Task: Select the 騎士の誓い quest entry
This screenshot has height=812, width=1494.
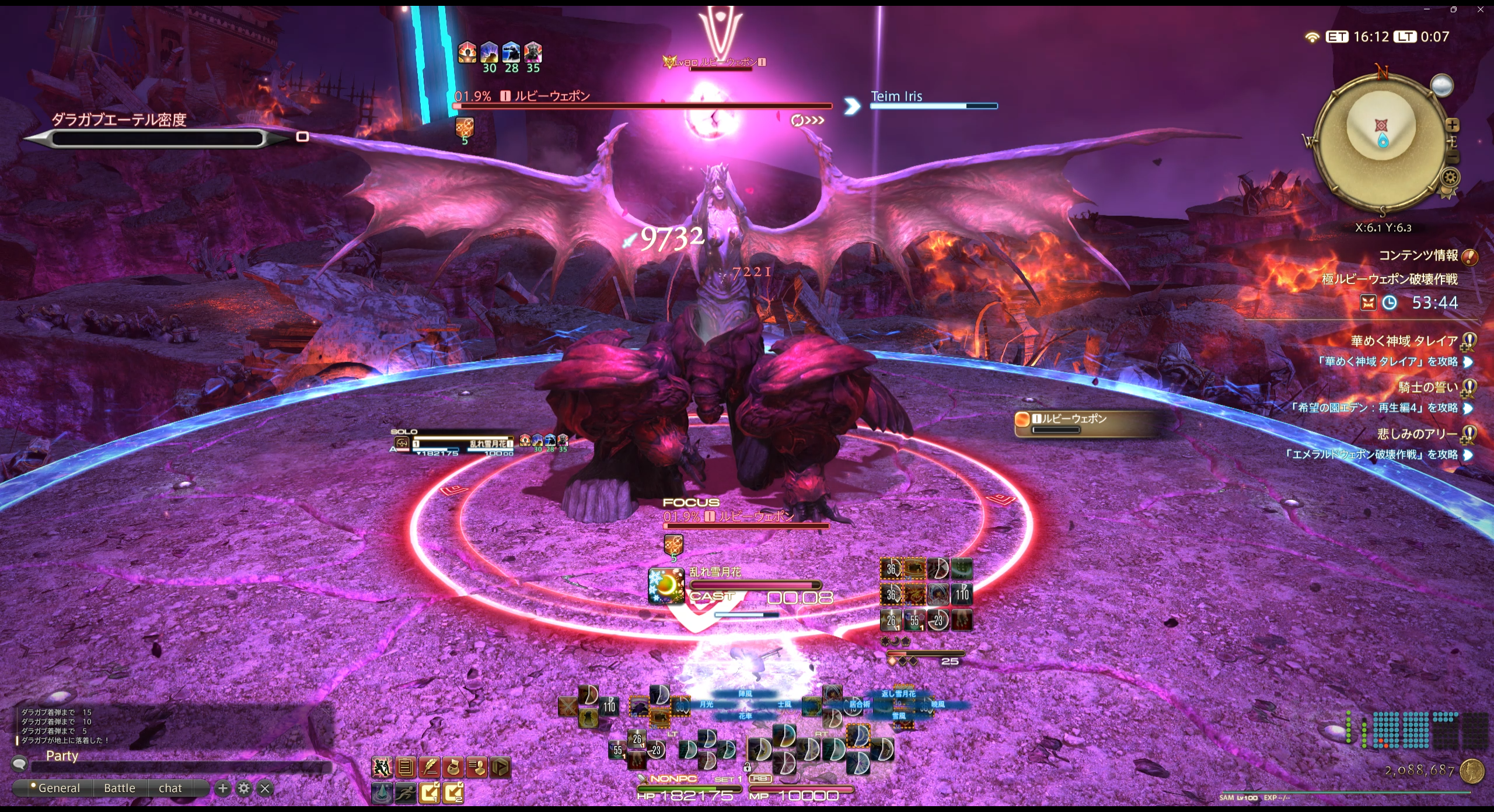Action: pyautogui.click(x=1427, y=387)
